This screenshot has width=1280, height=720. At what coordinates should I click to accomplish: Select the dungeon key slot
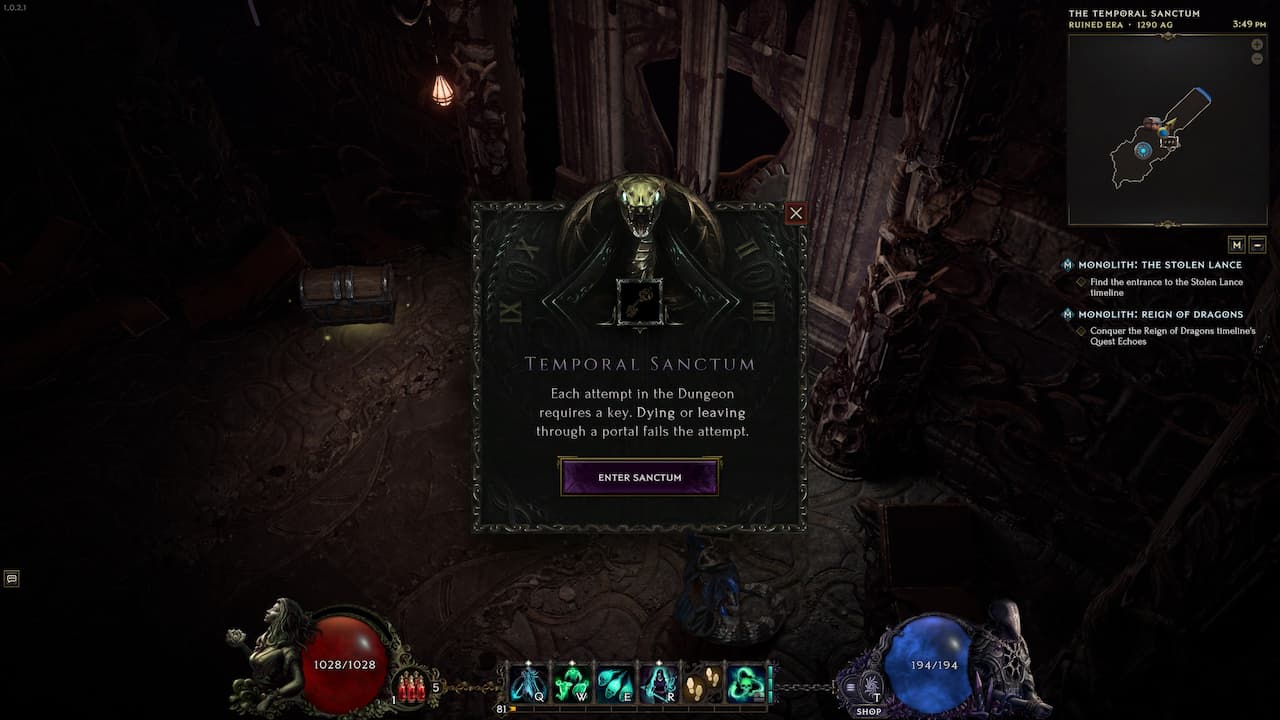[639, 302]
